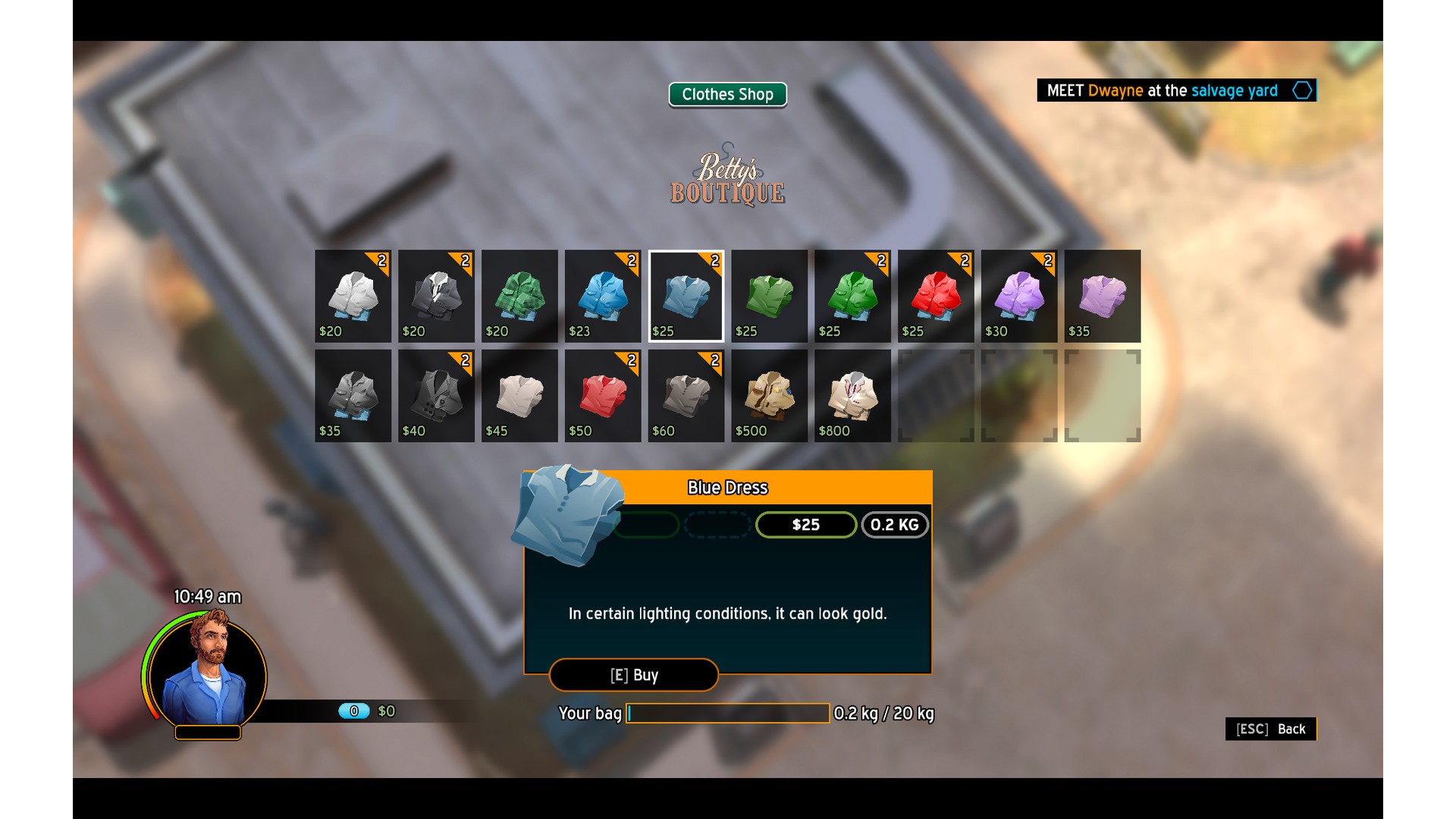Image resolution: width=1456 pixels, height=819 pixels.
Task: Select the $23 bright blue shirt
Action: coord(603,296)
